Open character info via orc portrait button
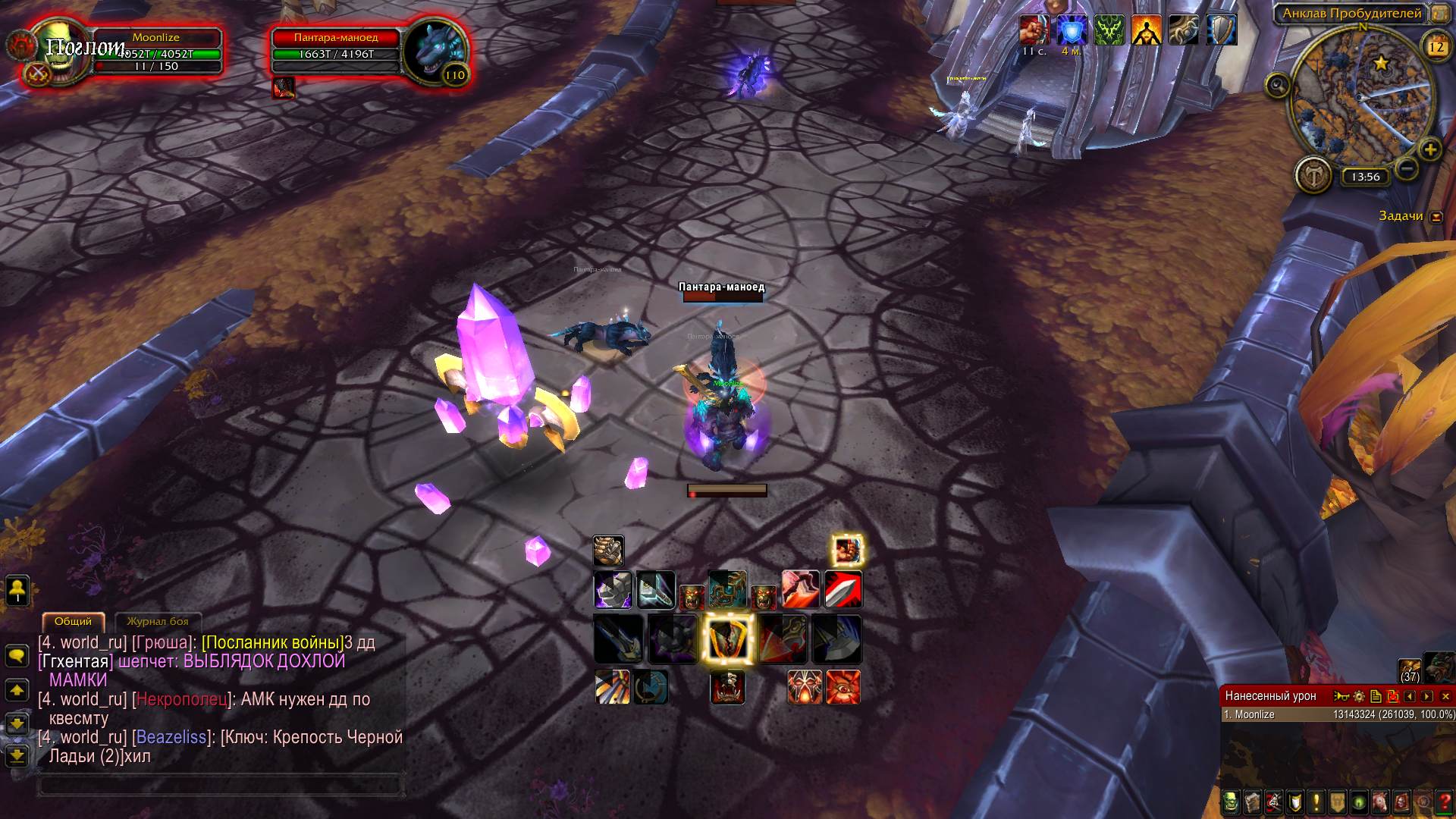Screen dimensions: 1456x819 pyautogui.click(x=1230, y=802)
